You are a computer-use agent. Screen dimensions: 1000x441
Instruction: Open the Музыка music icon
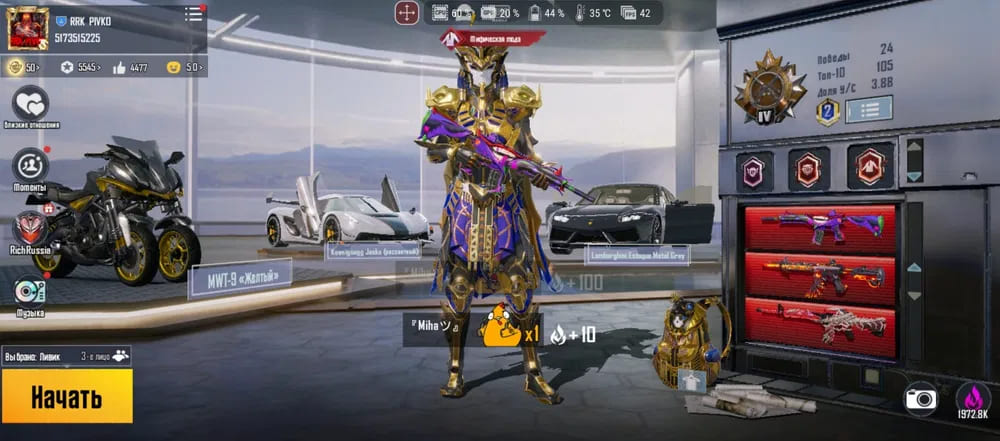[31, 290]
